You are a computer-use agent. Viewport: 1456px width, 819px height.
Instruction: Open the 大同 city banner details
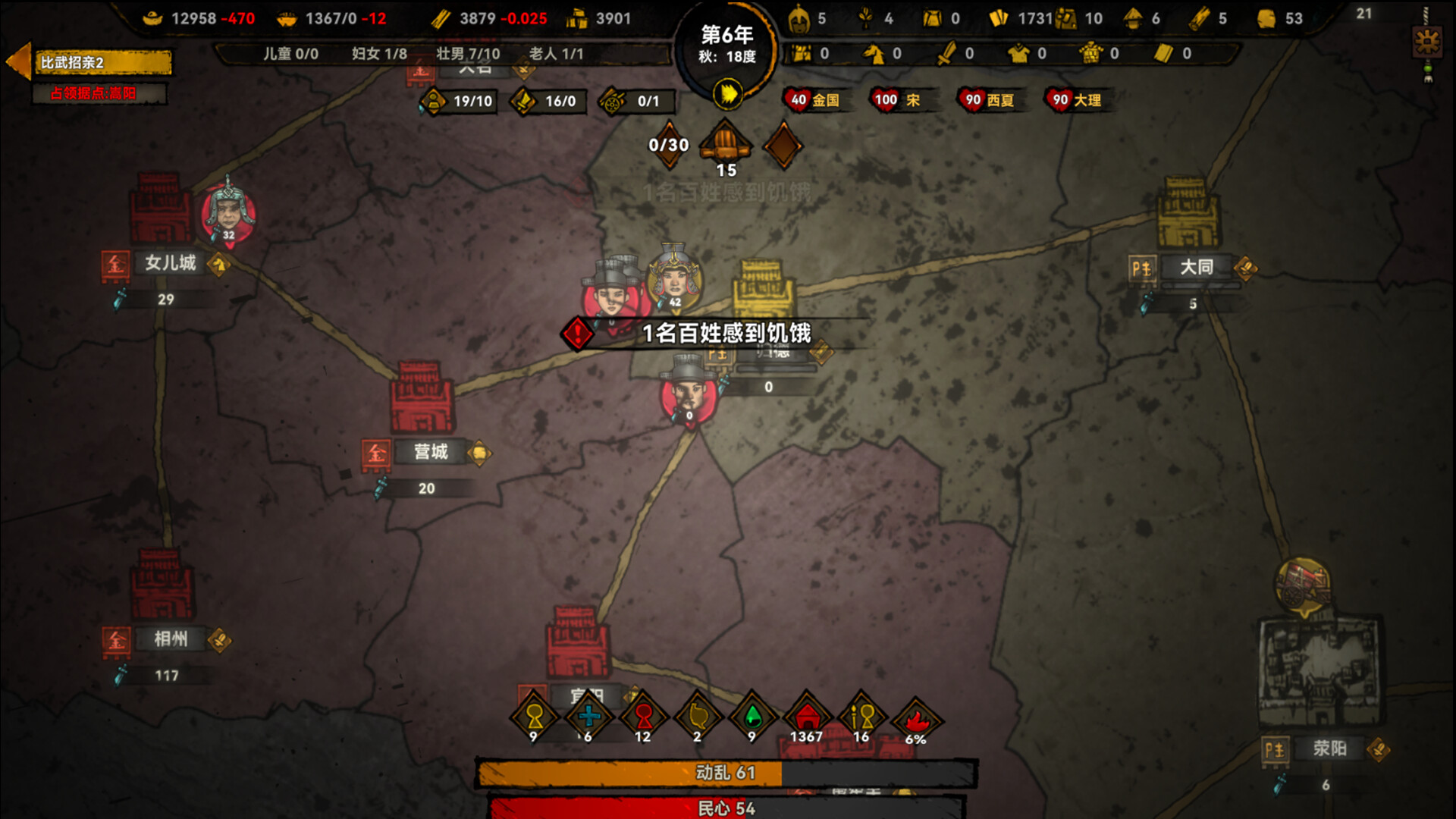point(1198,267)
